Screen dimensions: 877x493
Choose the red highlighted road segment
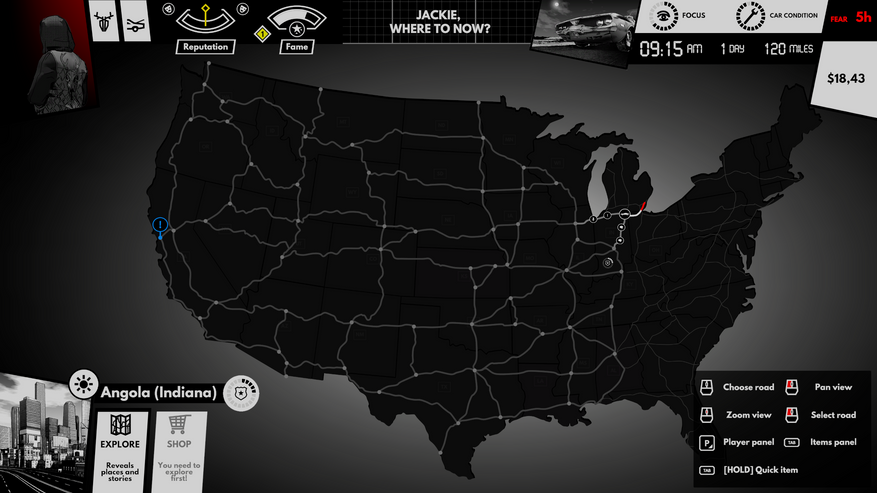[x=642, y=205]
